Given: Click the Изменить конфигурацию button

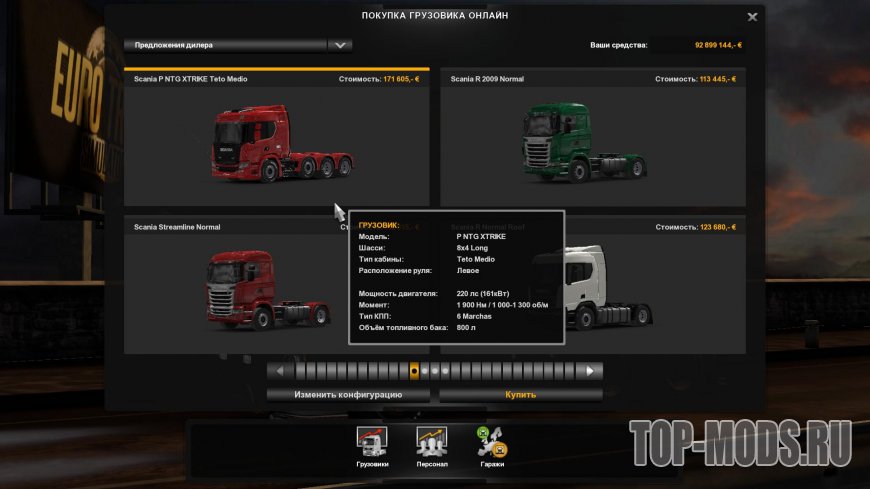Looking at the screenshot, I should [348, 395].
